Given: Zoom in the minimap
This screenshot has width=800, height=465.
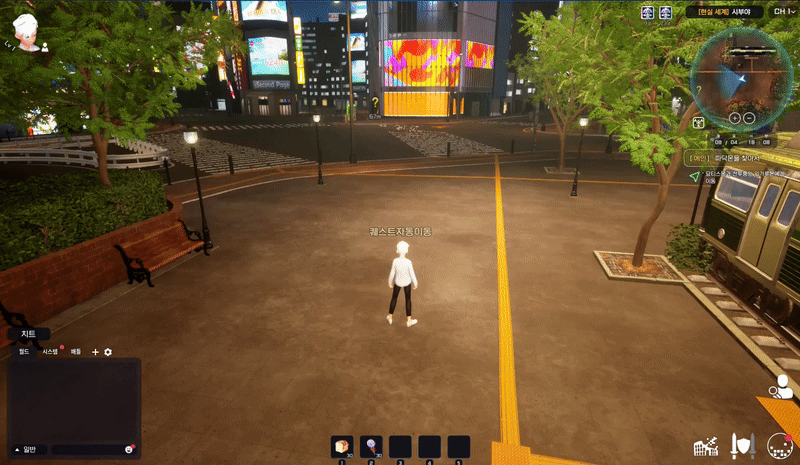Looking at the screenshot, I should pos(733,117).
